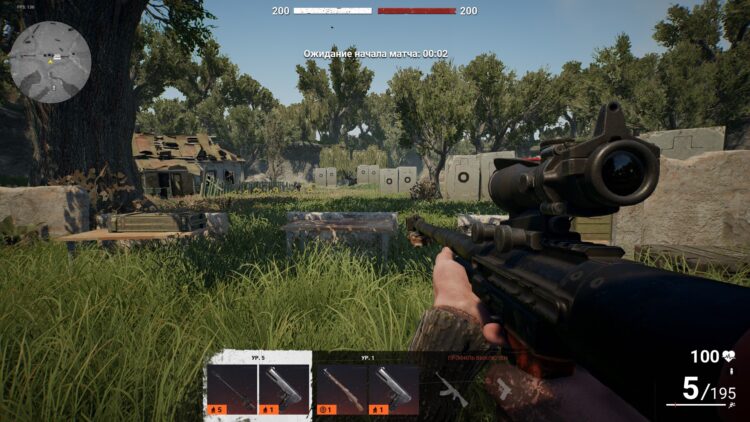This screenshot has height=422, width=750.
Task: Choose the level 5 pistol slot
Action: coord(284,389)
